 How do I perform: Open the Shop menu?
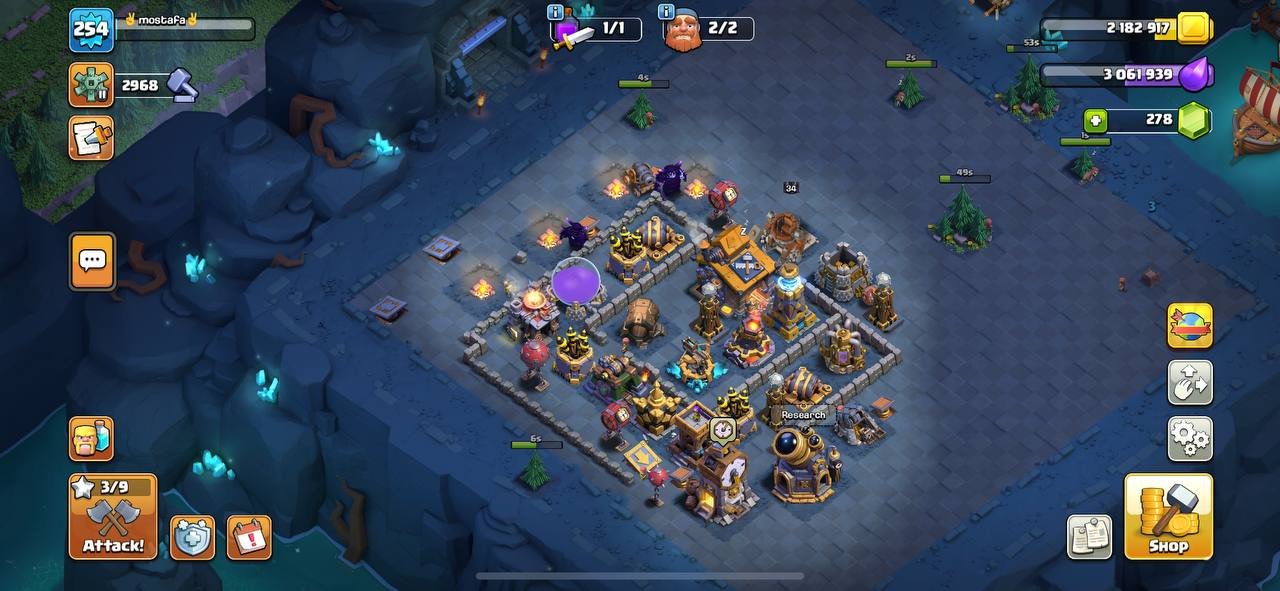coord(1168,516)
